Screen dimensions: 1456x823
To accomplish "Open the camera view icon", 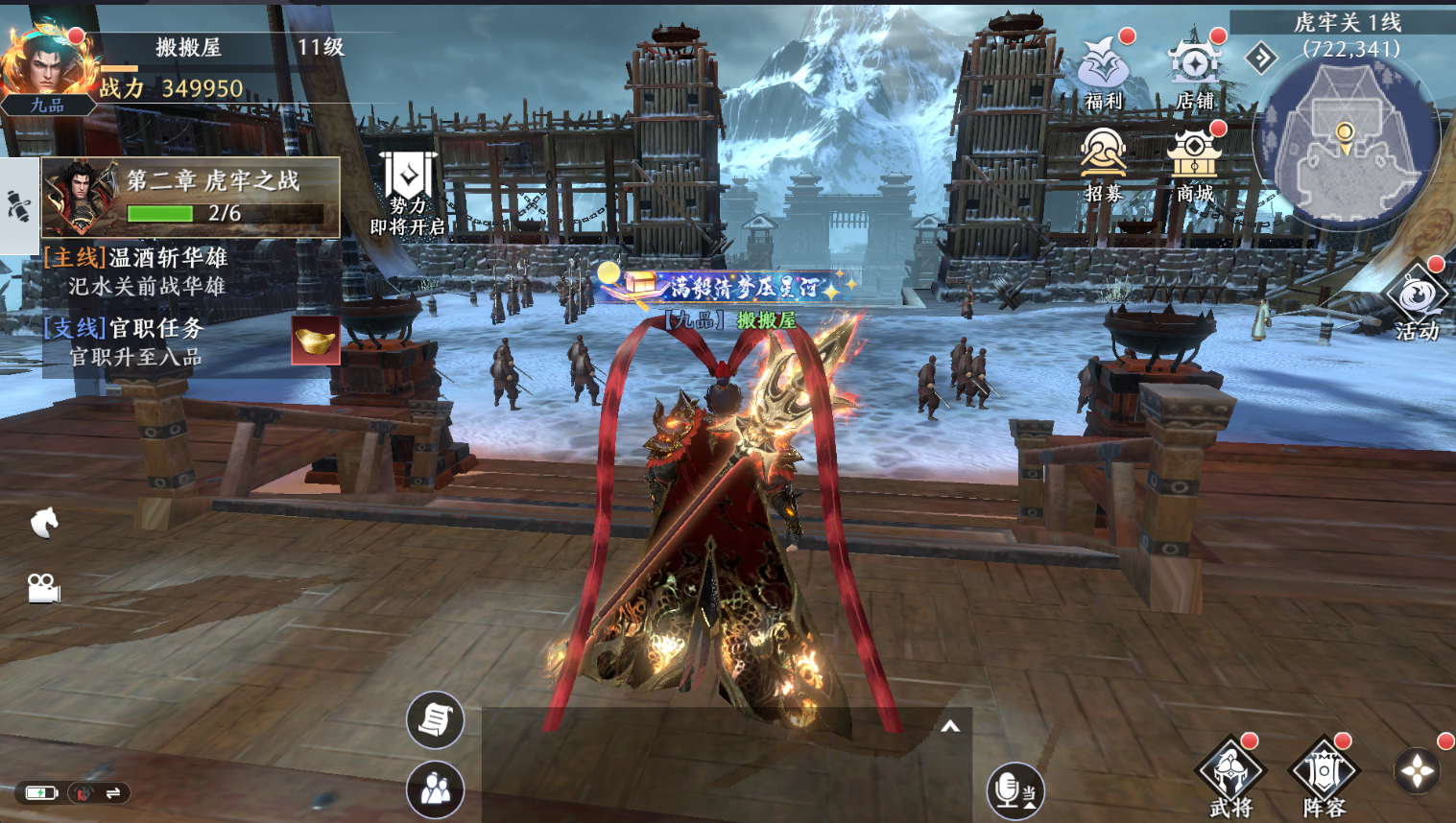I will [x=43, y=587].
